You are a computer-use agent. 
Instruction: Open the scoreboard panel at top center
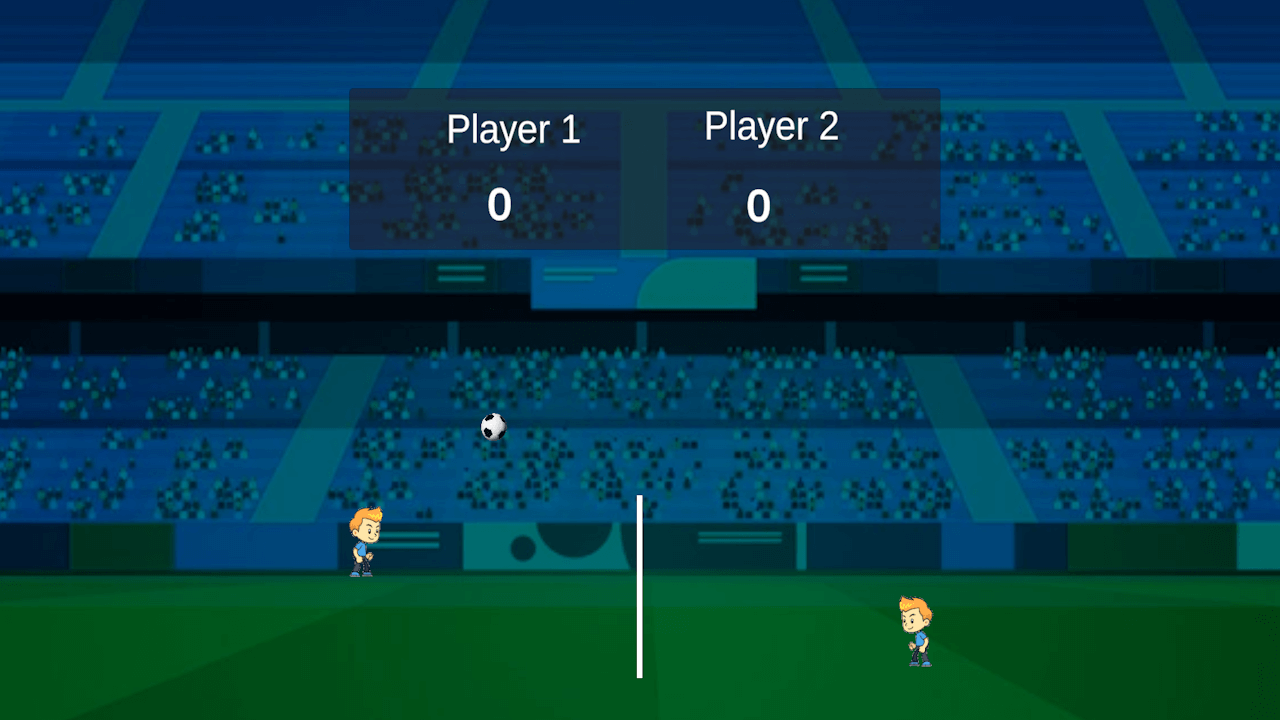click(643, 168)
